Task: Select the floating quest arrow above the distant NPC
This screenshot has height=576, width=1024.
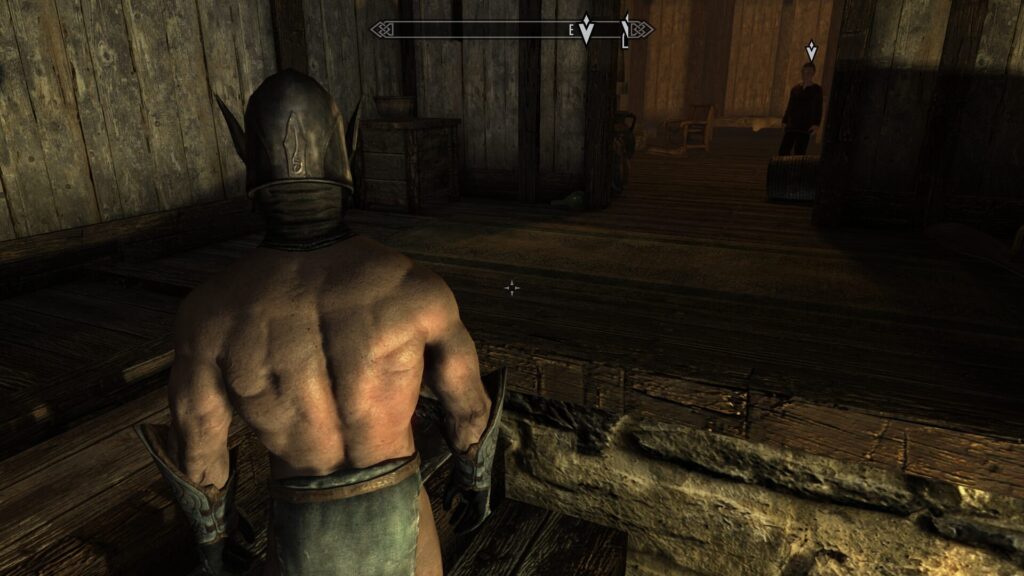Action: click(811, 50)
